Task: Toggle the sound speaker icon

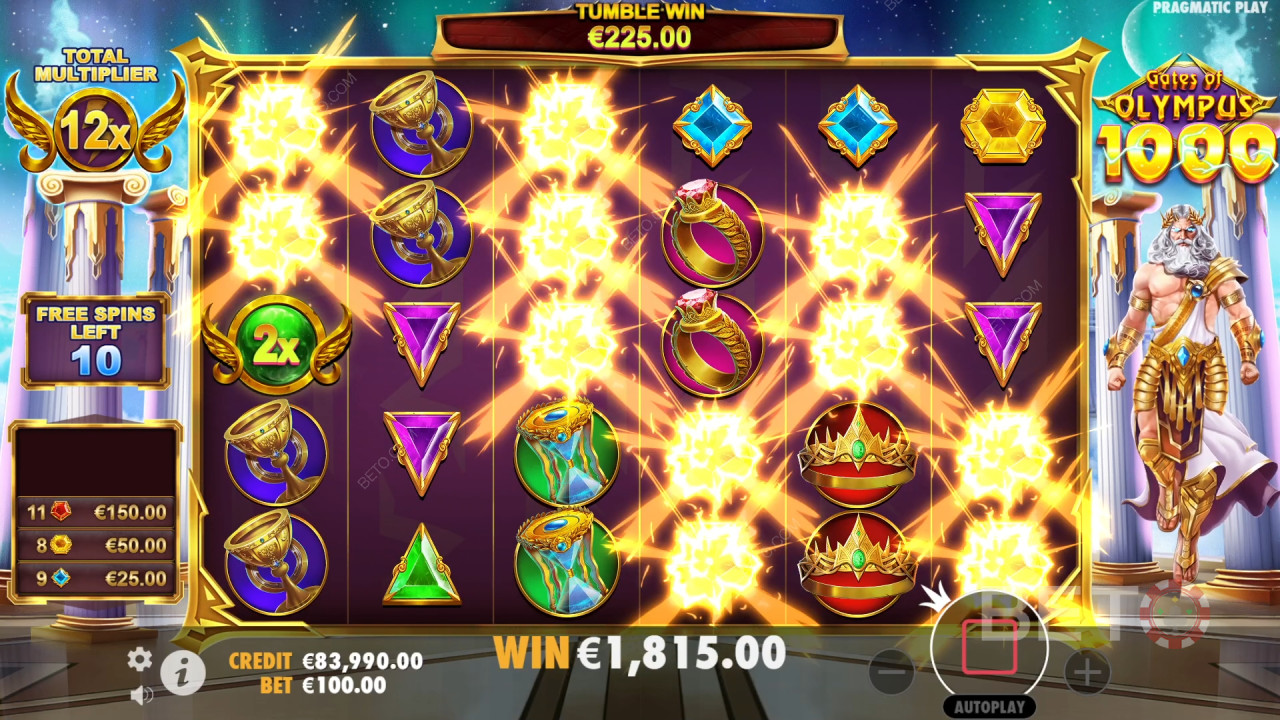Action: tap(141, 694)
